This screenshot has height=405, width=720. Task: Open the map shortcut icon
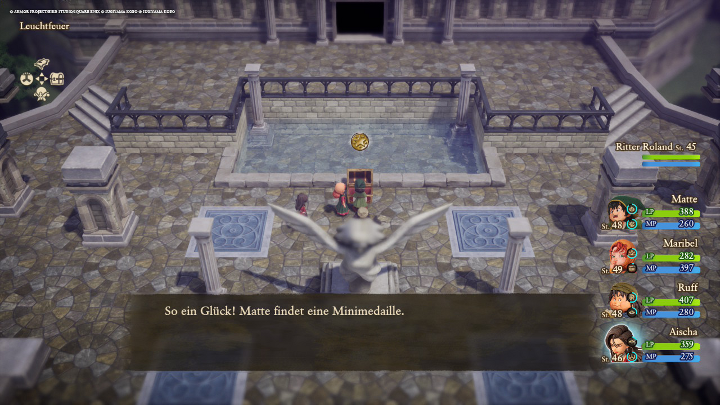click(42, 62)
